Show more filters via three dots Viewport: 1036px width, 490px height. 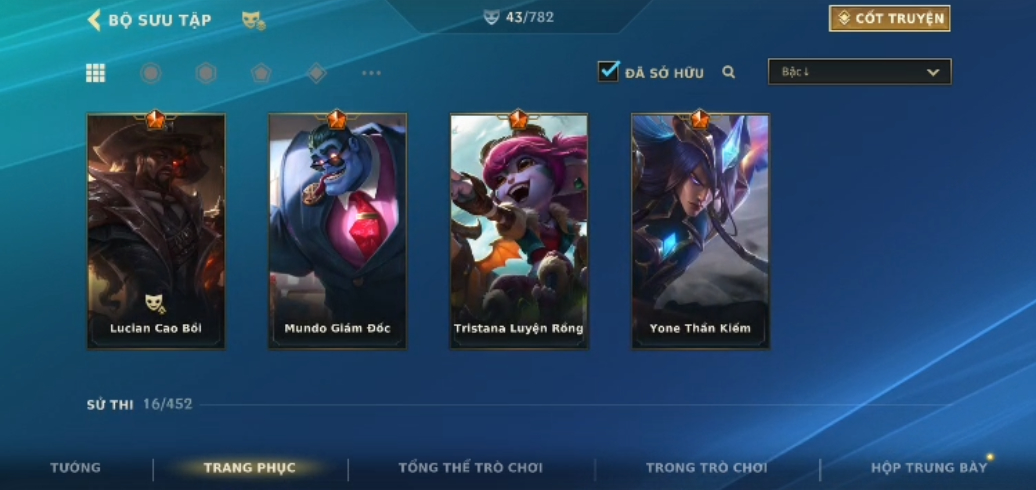pyautogui.click(x=371, y=73)
